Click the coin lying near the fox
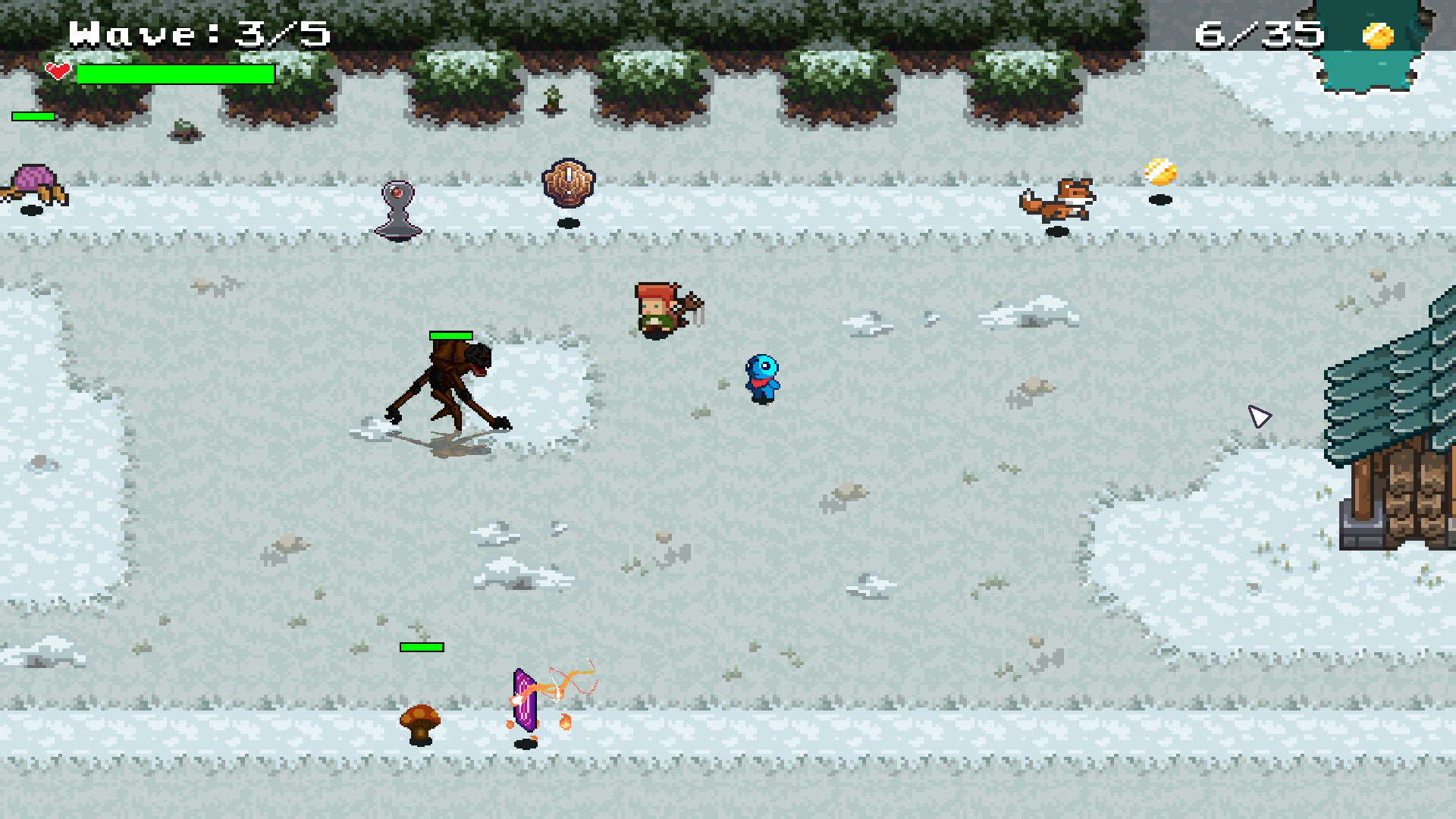This screenshot has width=1456, height=819. point(1160,170)
